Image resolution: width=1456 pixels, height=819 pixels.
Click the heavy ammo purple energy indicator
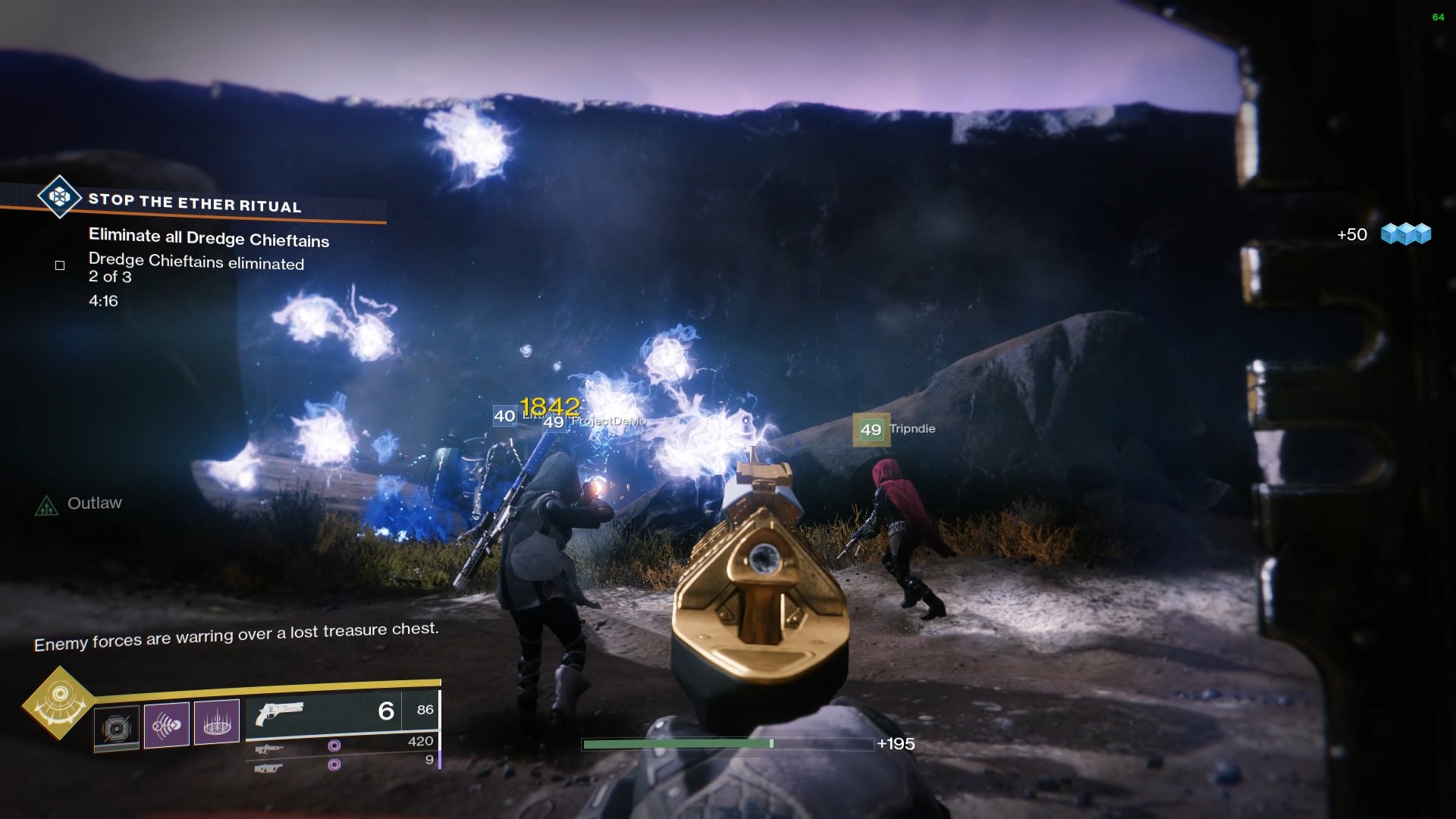coord(334,764)
